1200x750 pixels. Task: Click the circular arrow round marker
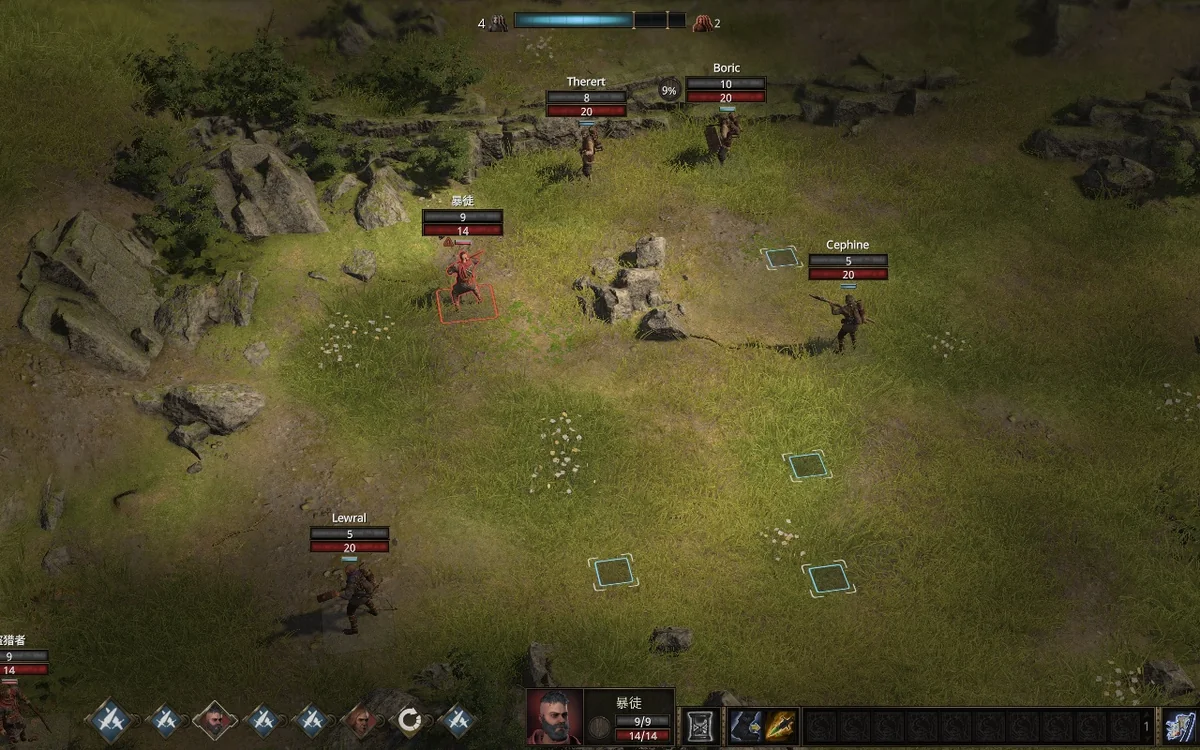(x=409, y=720)
